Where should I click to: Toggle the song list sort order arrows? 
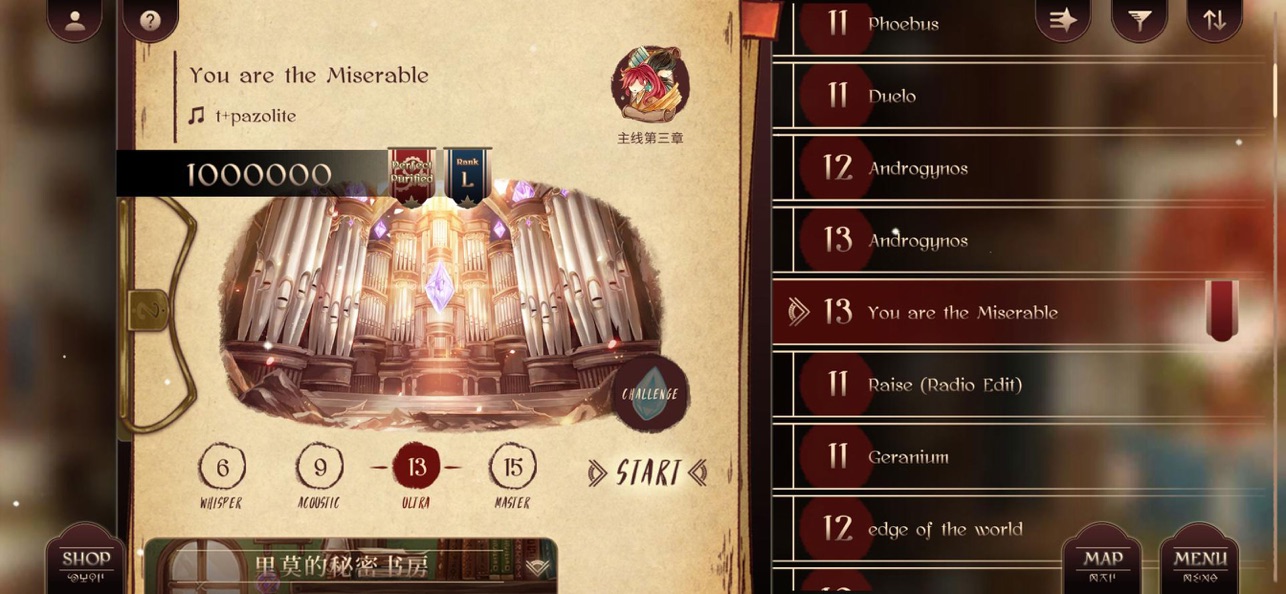coord(1214,19)
